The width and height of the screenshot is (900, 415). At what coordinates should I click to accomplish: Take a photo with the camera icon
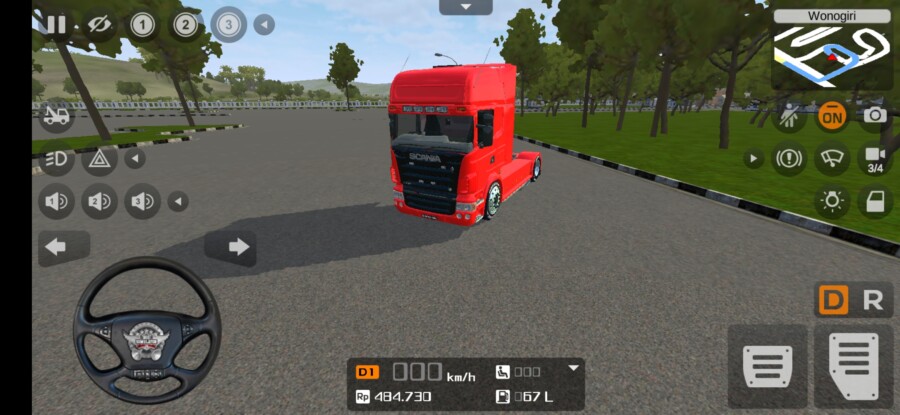[x=875, y=115]
